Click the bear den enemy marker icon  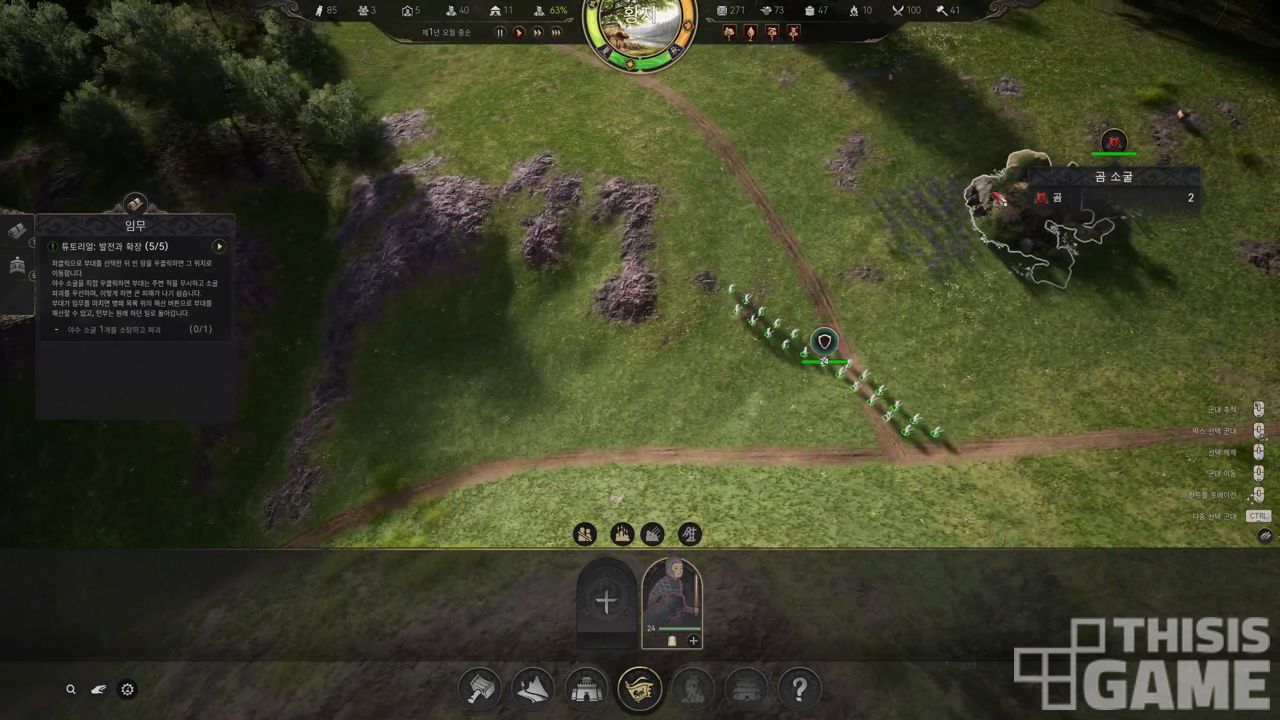(x=1113, y=141)
